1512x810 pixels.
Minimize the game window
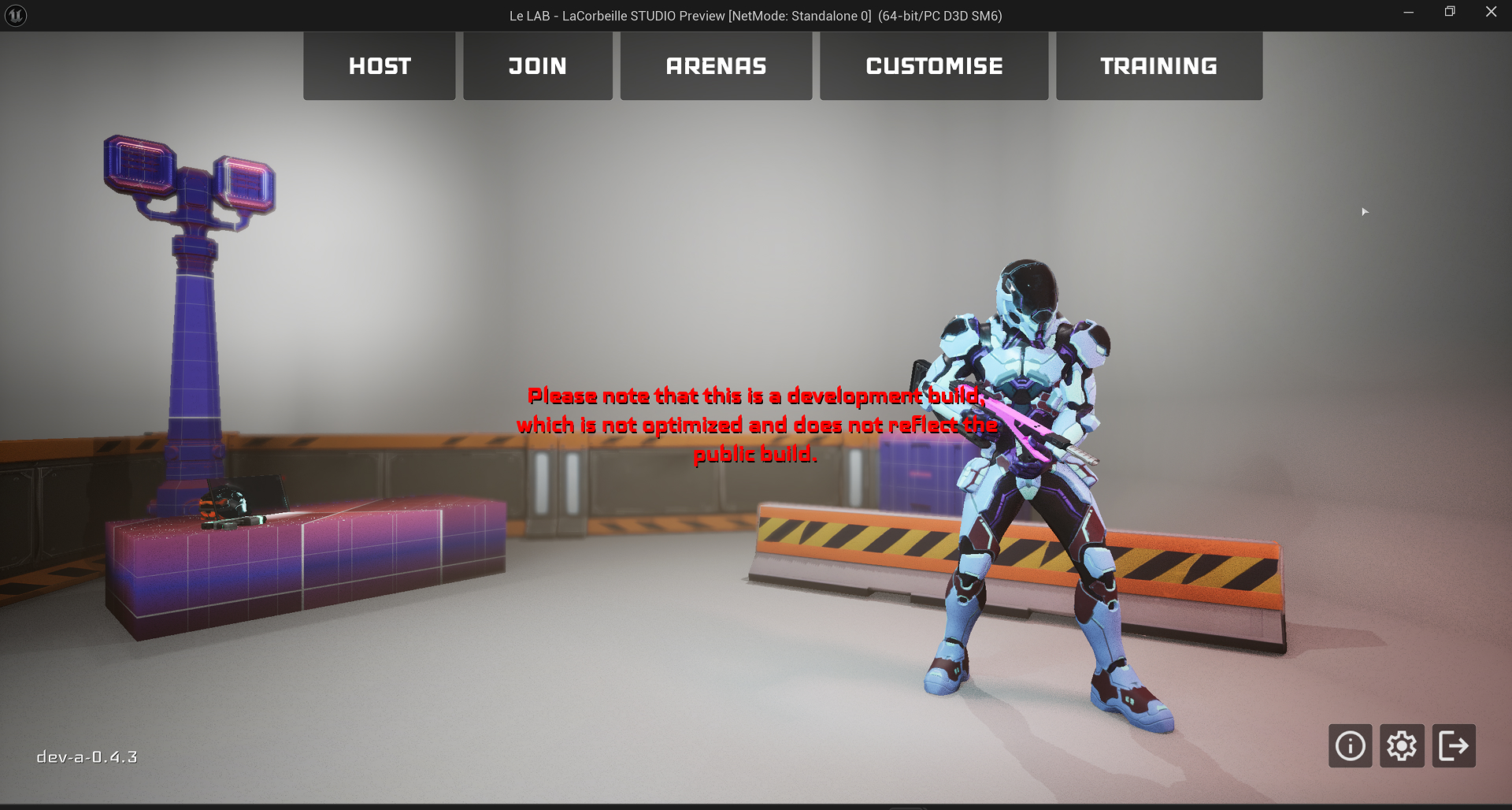pos(1408,13)
